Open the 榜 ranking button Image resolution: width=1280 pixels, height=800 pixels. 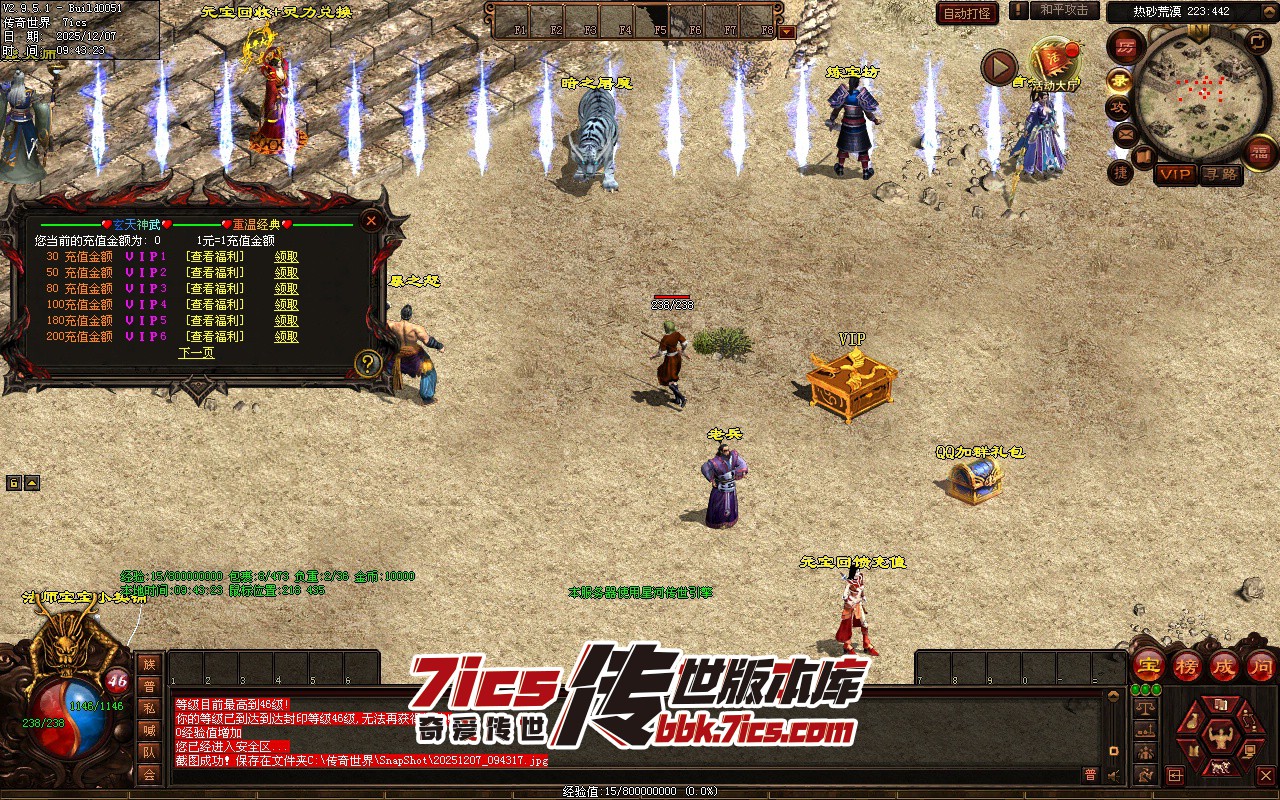click(1186, 665)
